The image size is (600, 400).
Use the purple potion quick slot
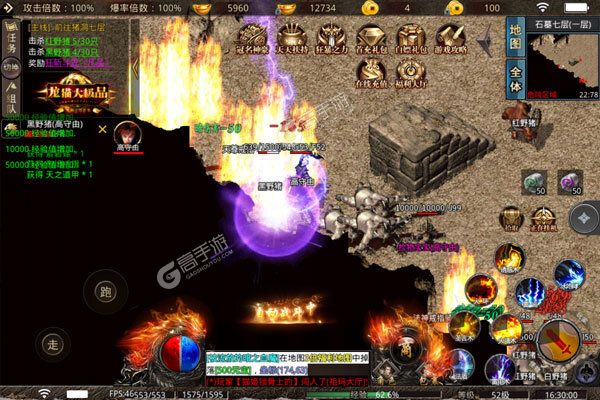coord(571,183)
